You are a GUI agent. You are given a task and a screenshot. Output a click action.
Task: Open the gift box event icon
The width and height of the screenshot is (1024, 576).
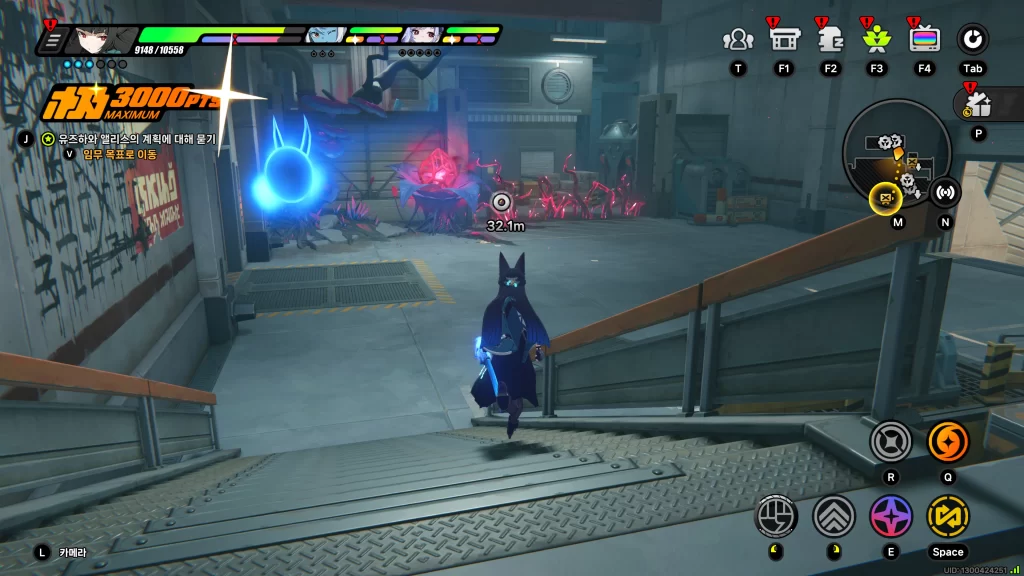tap(978, 105)
